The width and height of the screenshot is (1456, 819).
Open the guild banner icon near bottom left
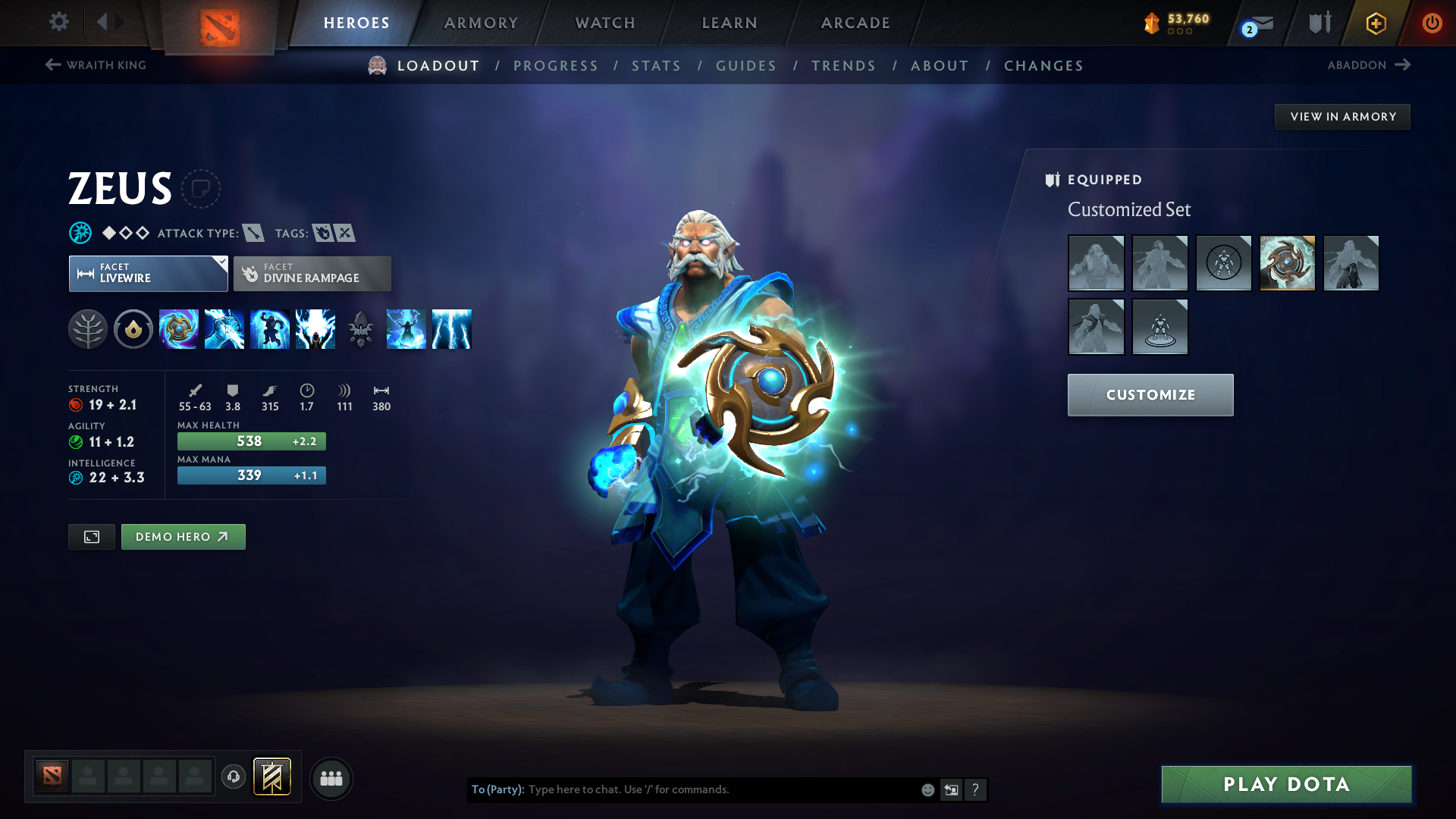pyautogui.click(x=271, y=777)
